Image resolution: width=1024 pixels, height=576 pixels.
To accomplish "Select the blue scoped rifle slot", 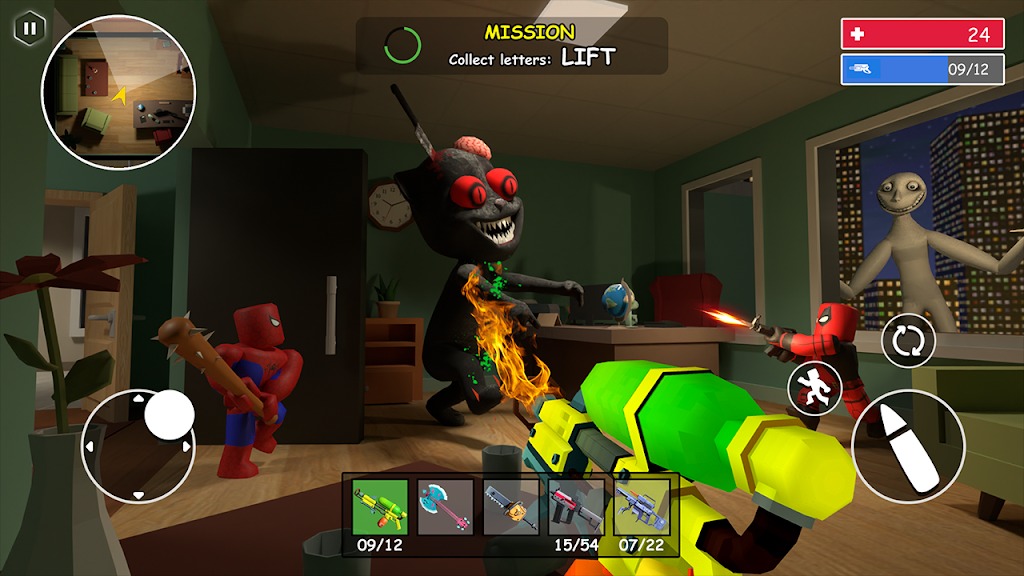I will tap(641, 507).
